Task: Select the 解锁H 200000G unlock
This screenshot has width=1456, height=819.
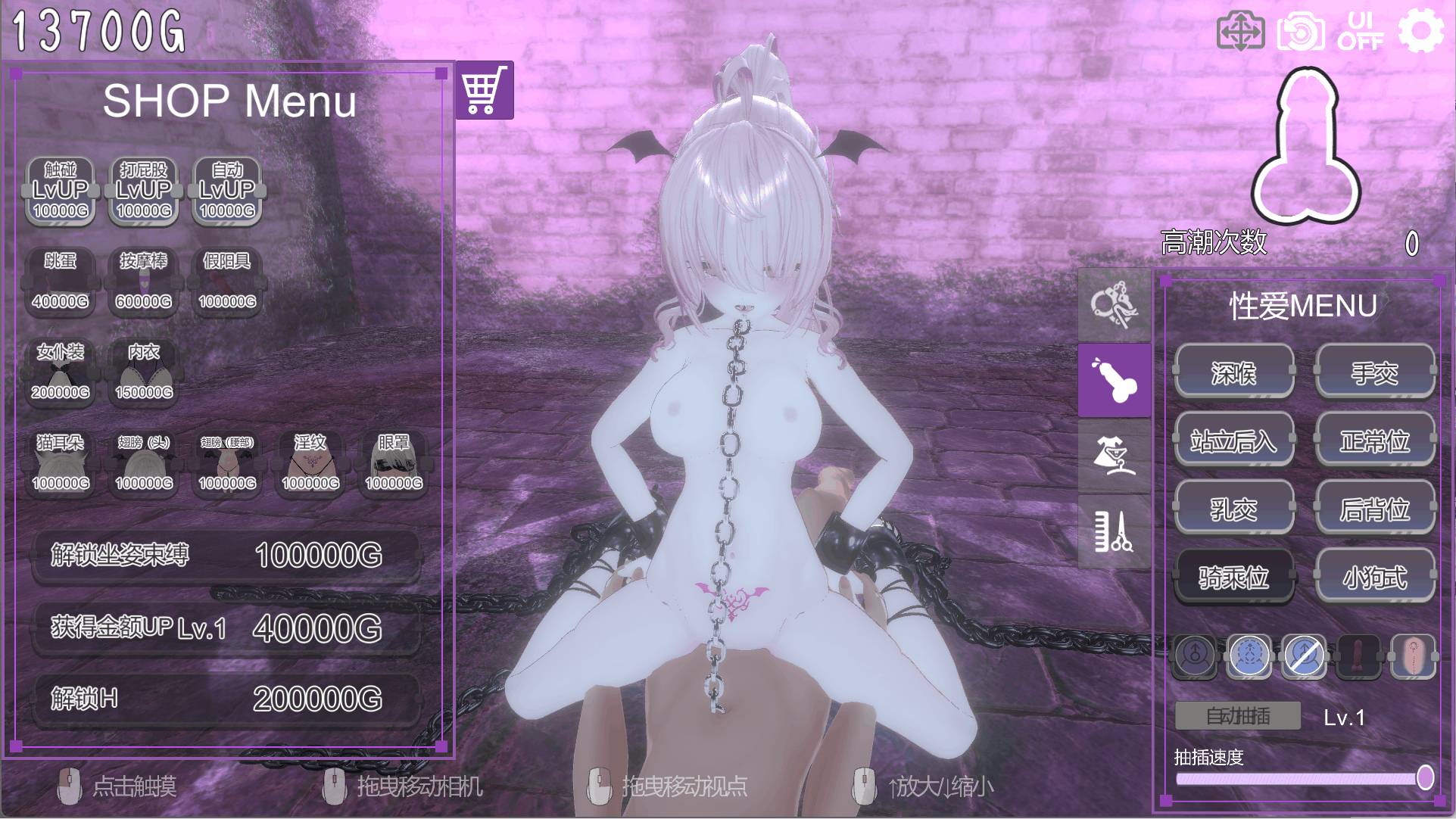Action: 226,699
